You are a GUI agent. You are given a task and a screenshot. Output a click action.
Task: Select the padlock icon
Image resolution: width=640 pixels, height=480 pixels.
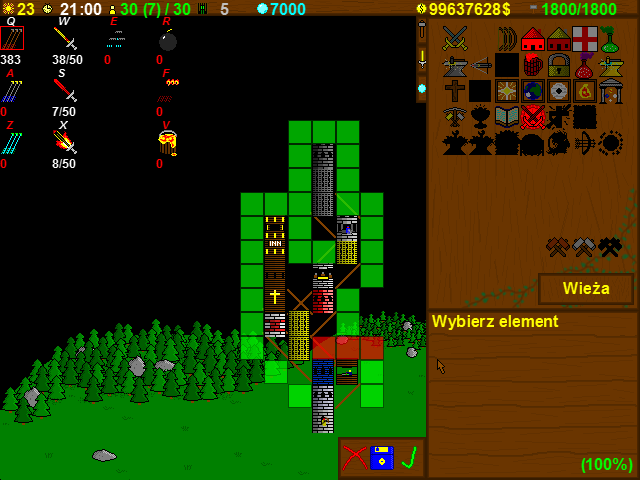(x=559, y=65)
